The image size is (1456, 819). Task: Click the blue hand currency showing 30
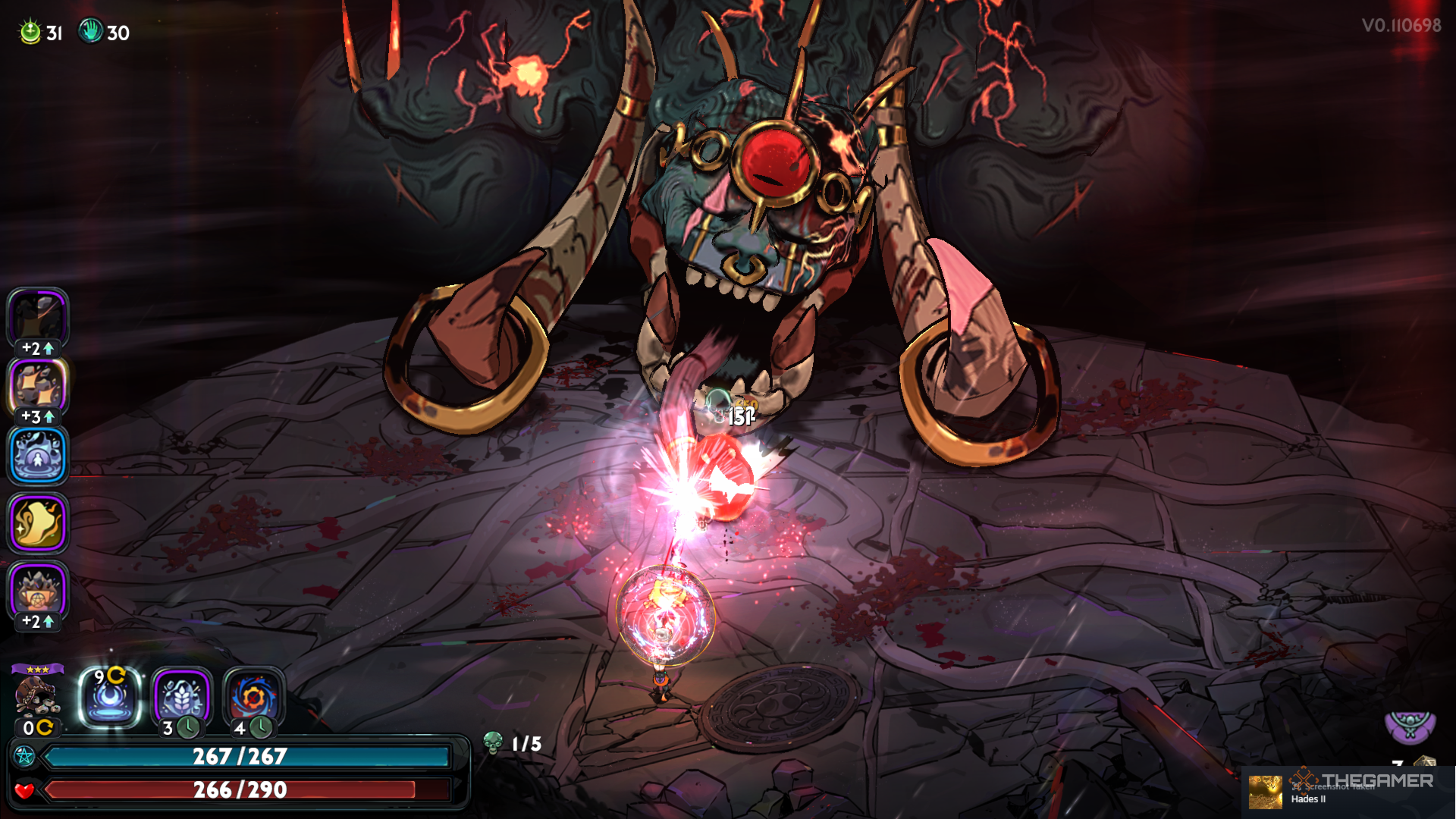point(93,32)
